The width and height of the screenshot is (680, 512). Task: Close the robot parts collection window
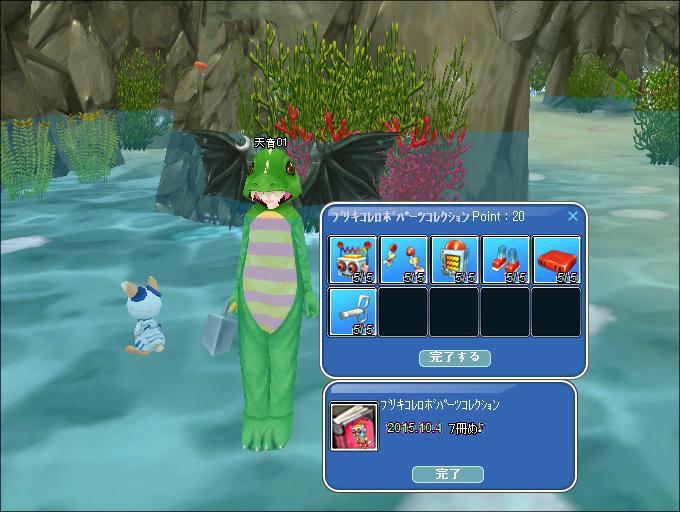tap(573, 215)
